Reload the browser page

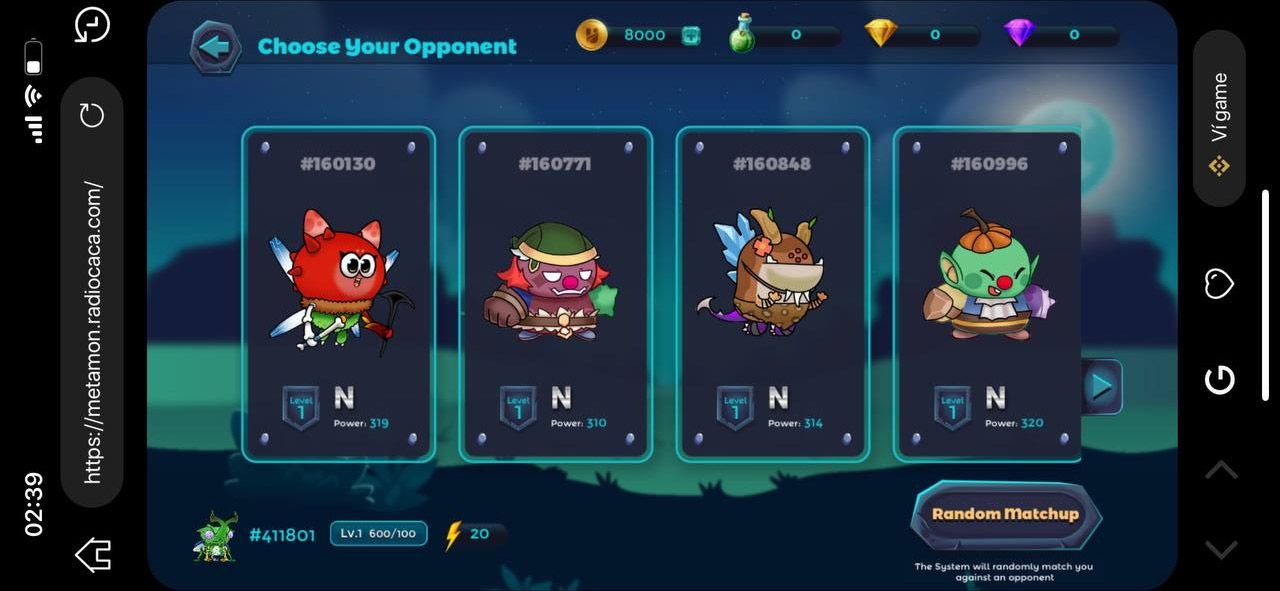(x=92, y=115)
